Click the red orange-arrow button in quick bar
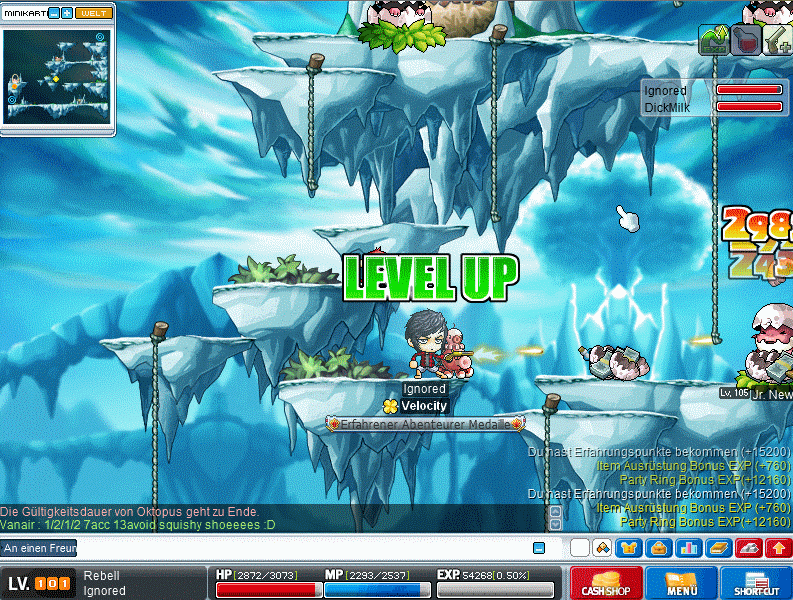The height and width of the screenshot is (600, 793). pos(778,548)
